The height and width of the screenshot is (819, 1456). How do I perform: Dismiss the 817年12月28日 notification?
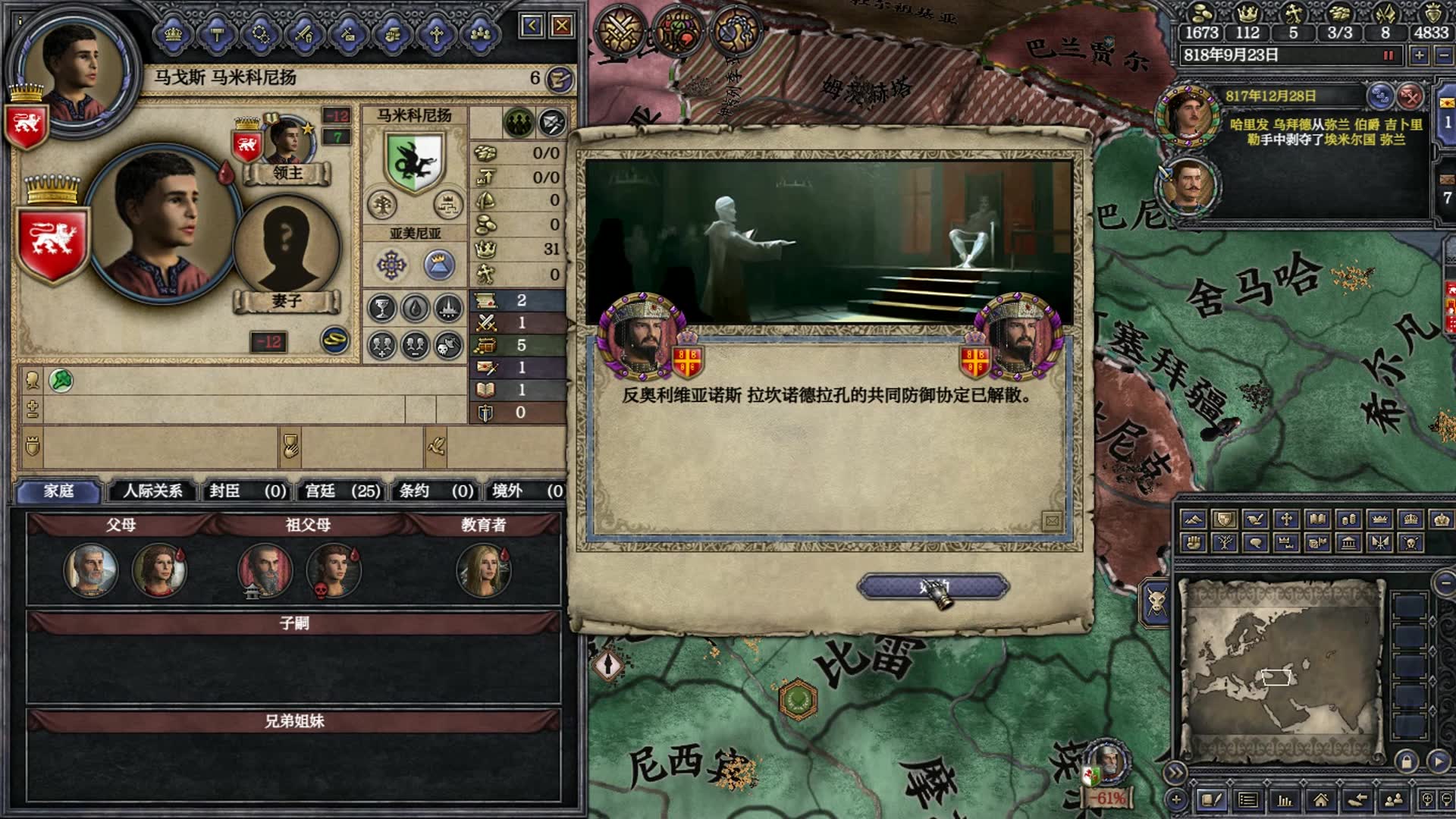point(1410,96)
